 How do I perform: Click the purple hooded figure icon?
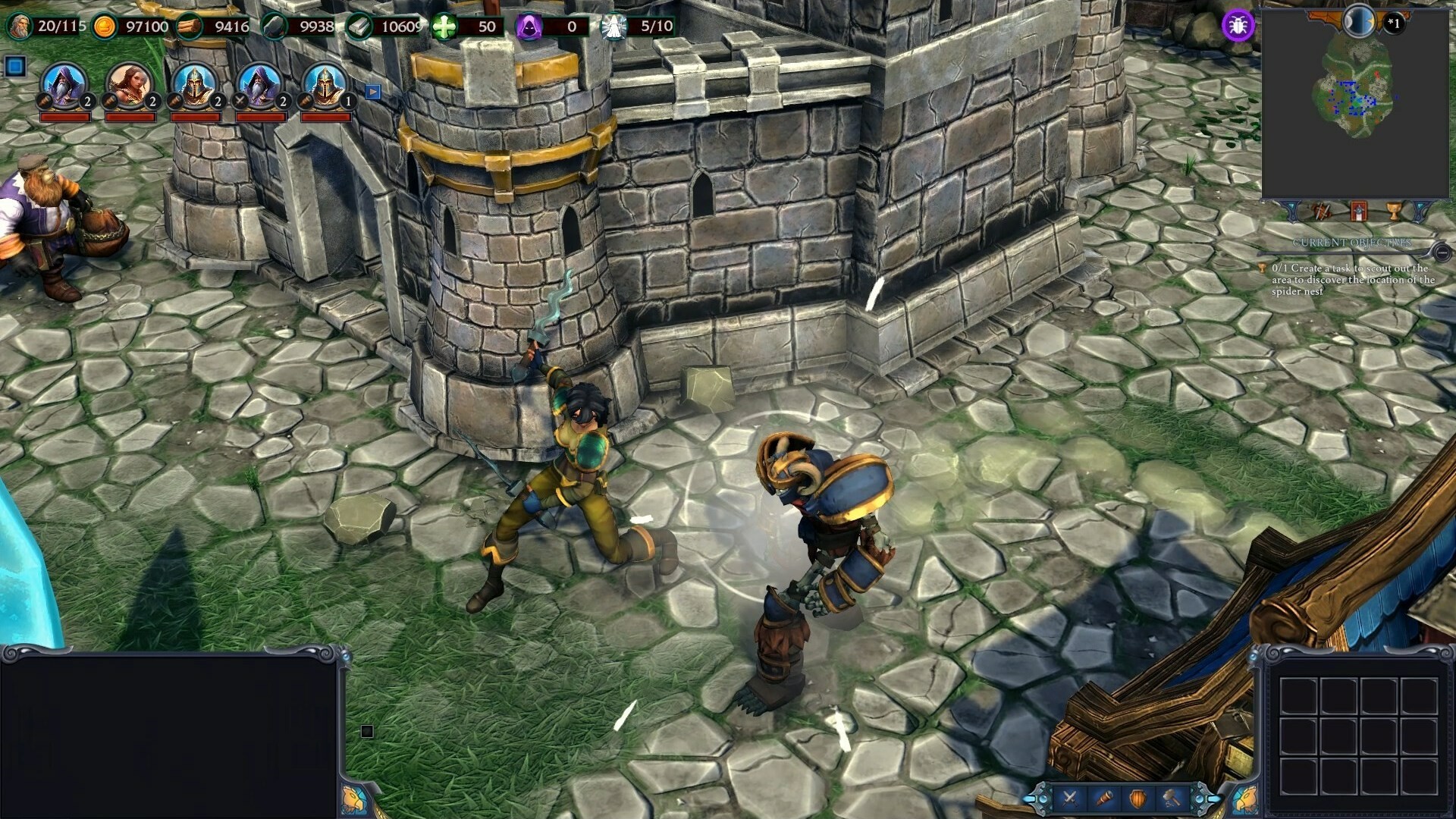click(x=529, y=27)
